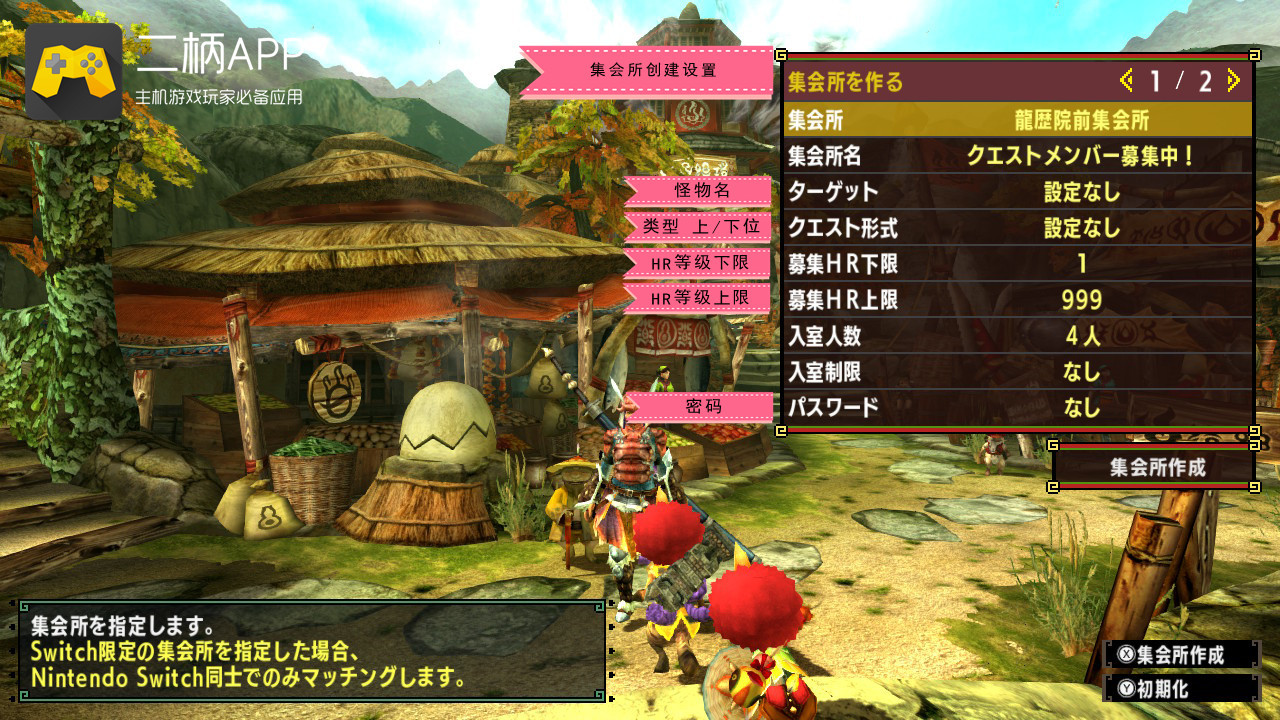Go to previous page with left arrow
The width and height of the screenshot is (1280, 720).
pos(1127,81)
